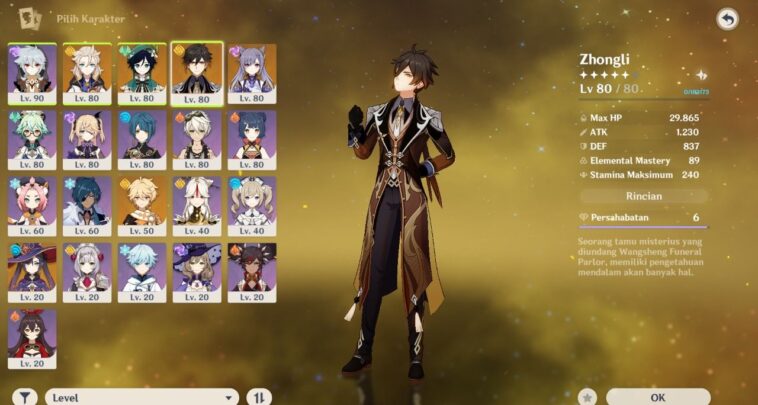Viewport: 758px width, 405px height.
Task: Choose Sucrose from the character list
Action: tap(32, 139)
